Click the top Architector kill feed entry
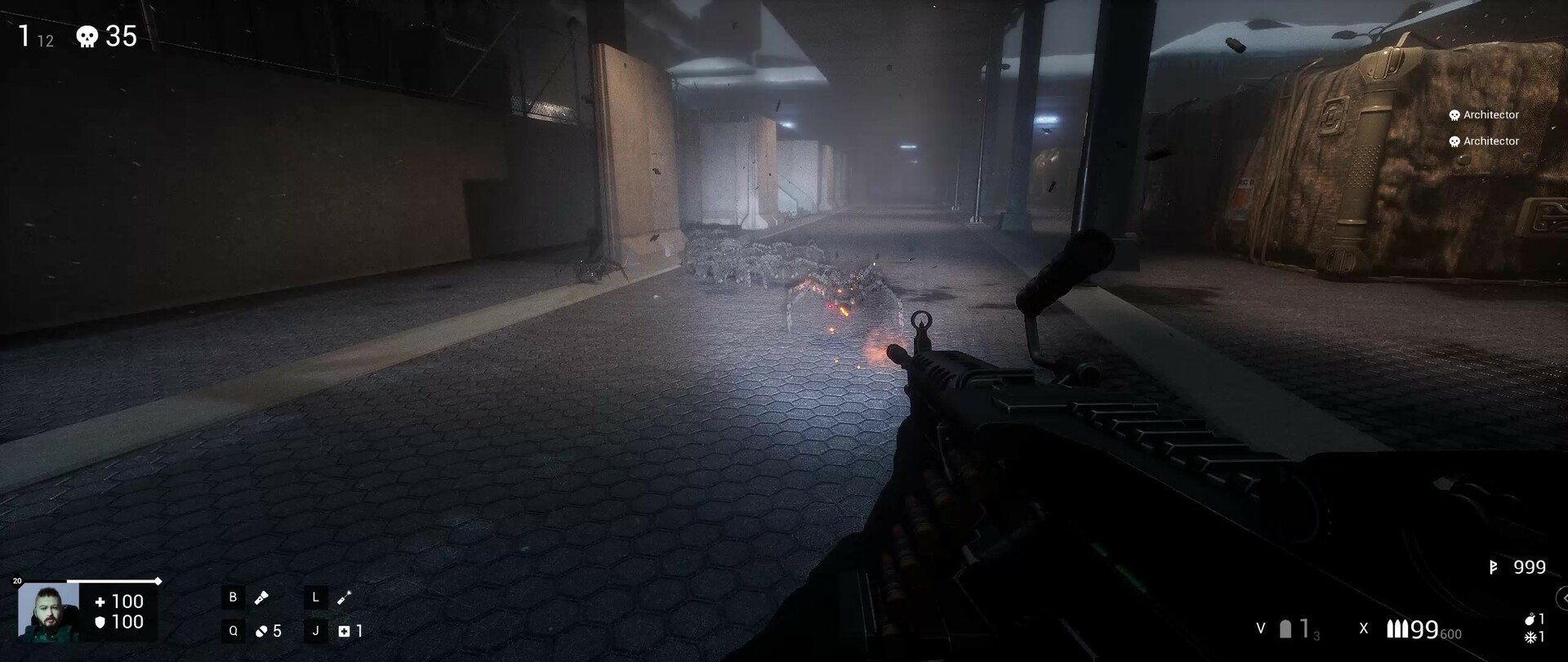 (x=1483, y=114)
